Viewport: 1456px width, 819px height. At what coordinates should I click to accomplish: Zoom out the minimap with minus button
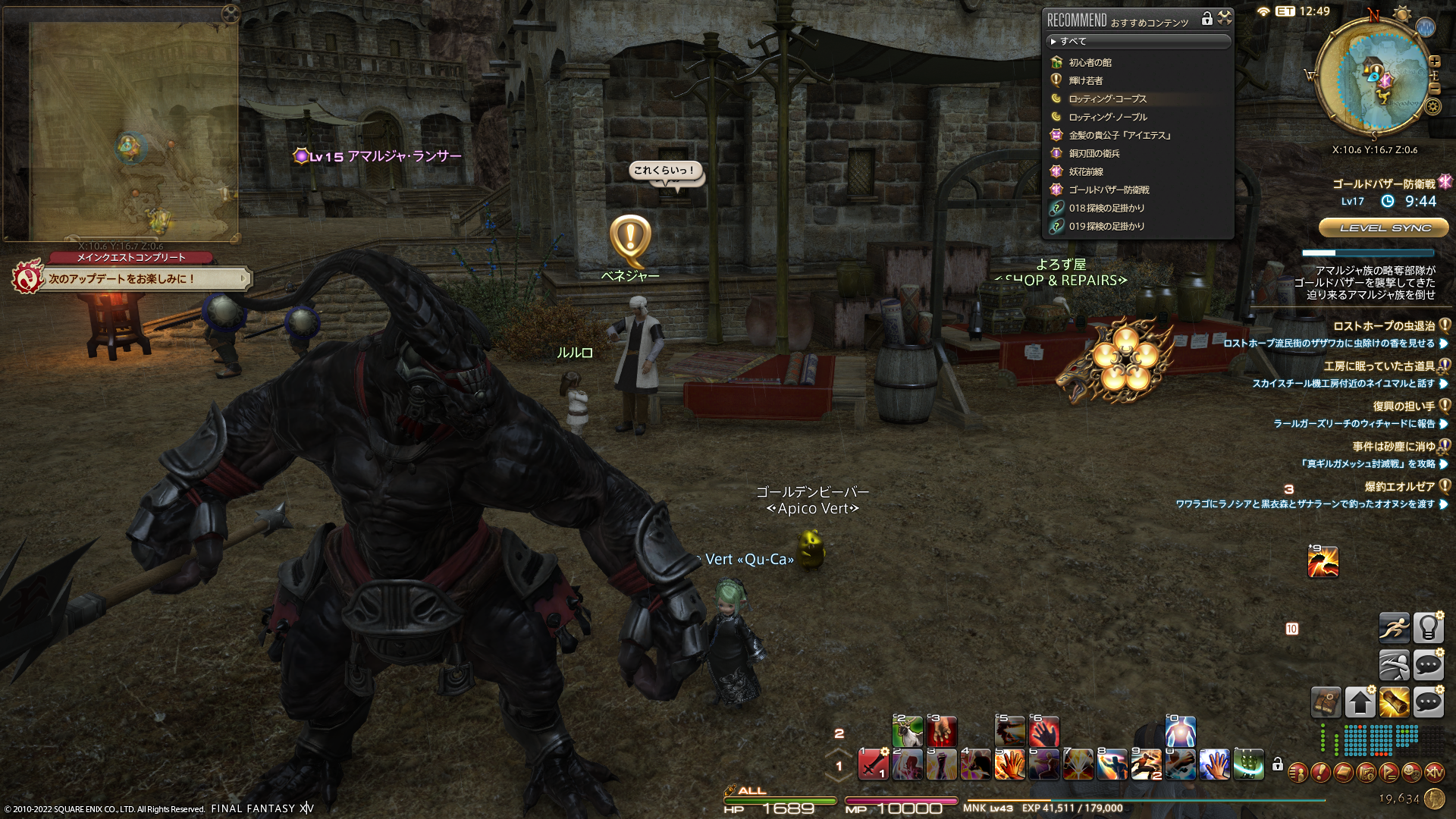point(1434,88)
